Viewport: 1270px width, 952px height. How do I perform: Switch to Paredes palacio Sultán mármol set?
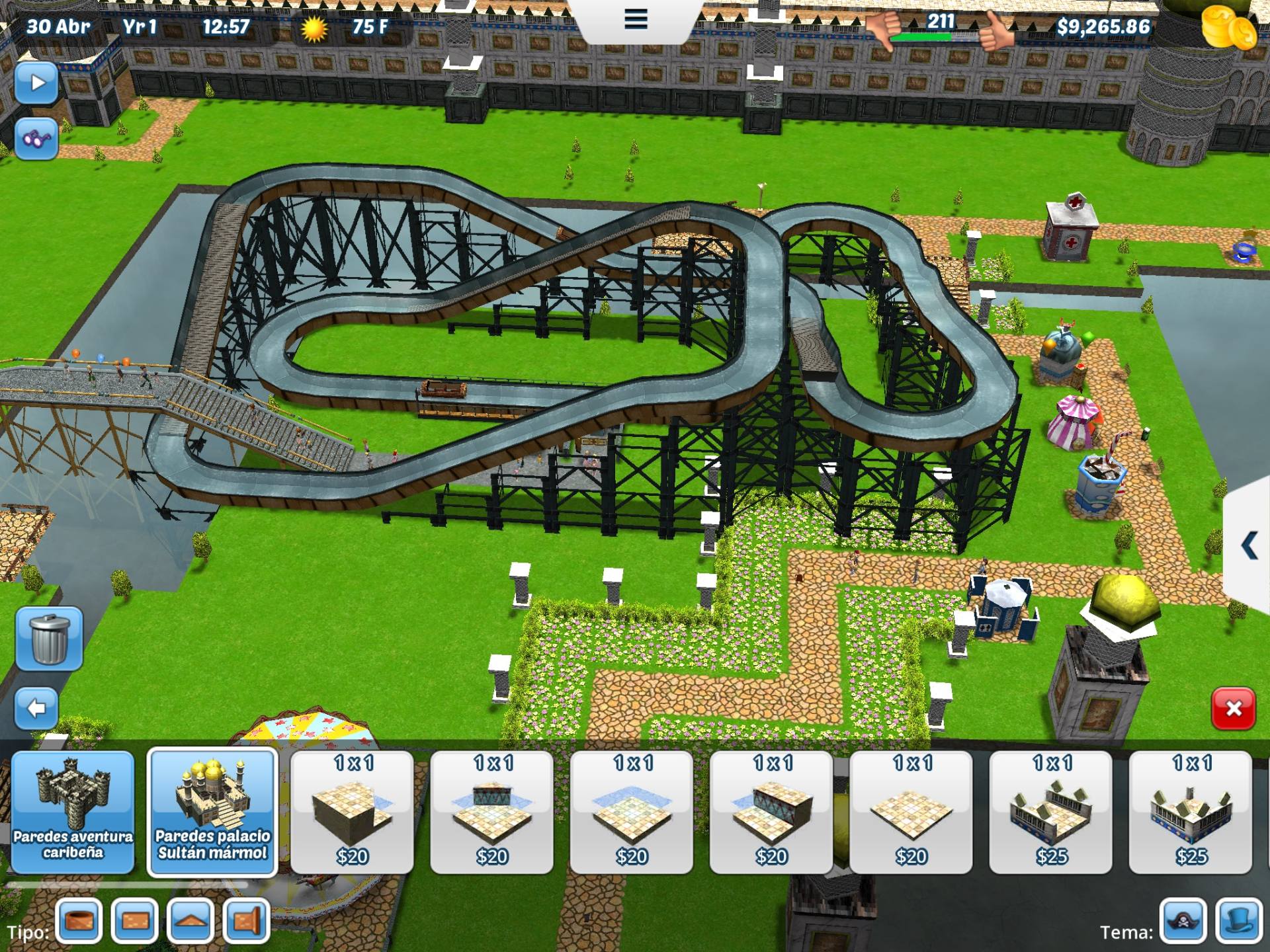(212, 813)
